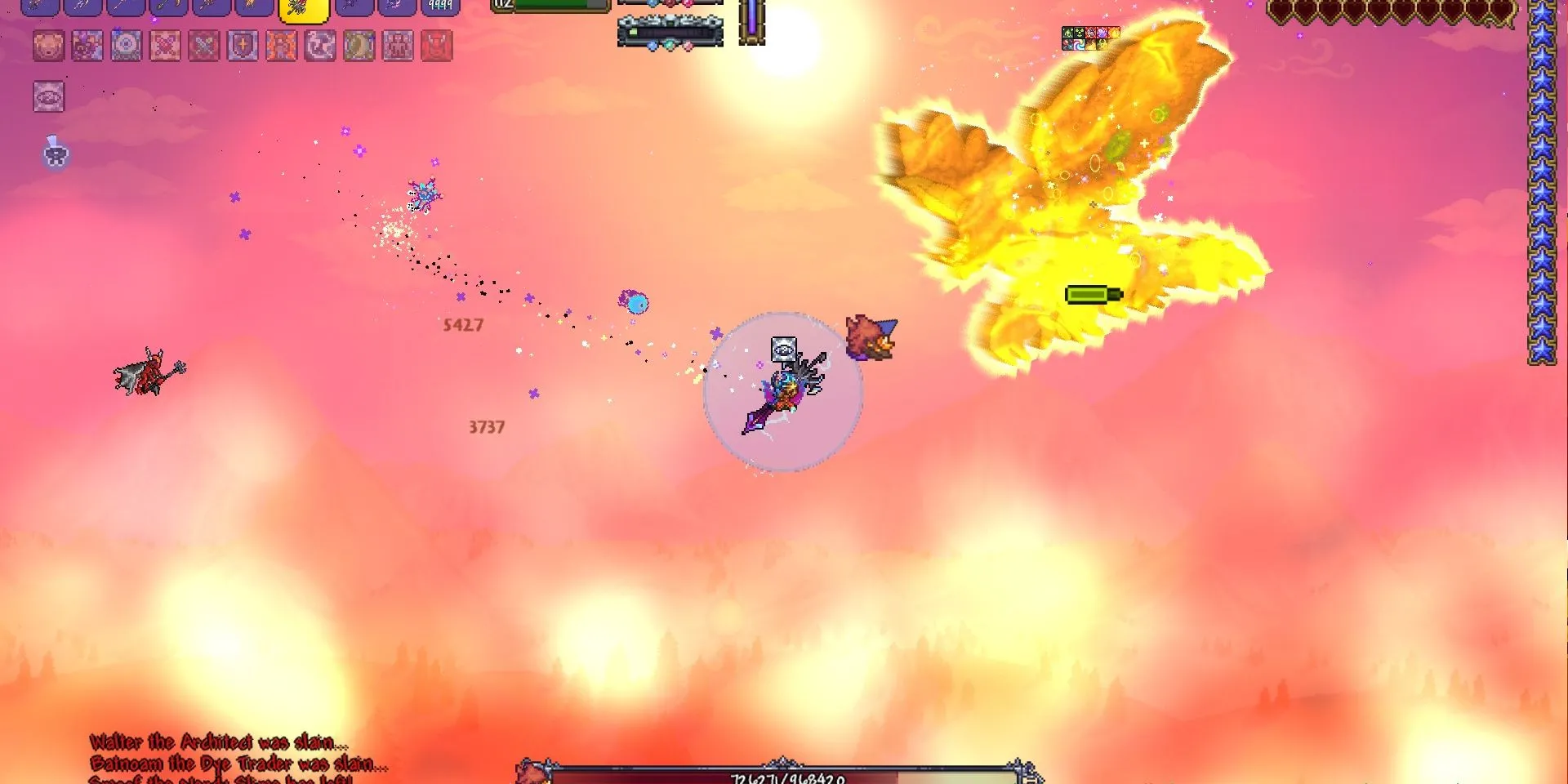Click the red horned demon buff icon
The width and height of the screenshot is (1568, 784).
(437, 46)
